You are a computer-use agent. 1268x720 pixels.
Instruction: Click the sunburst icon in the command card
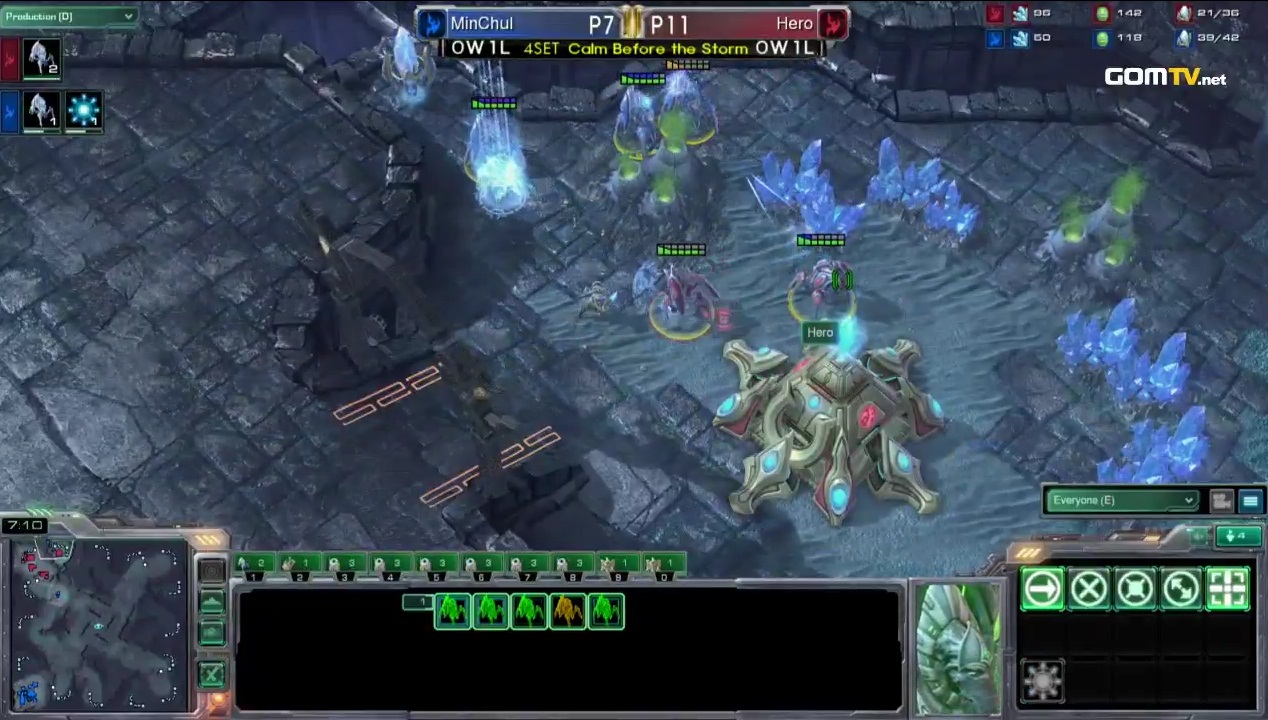pyautogui.click(x=1041, y=681)
